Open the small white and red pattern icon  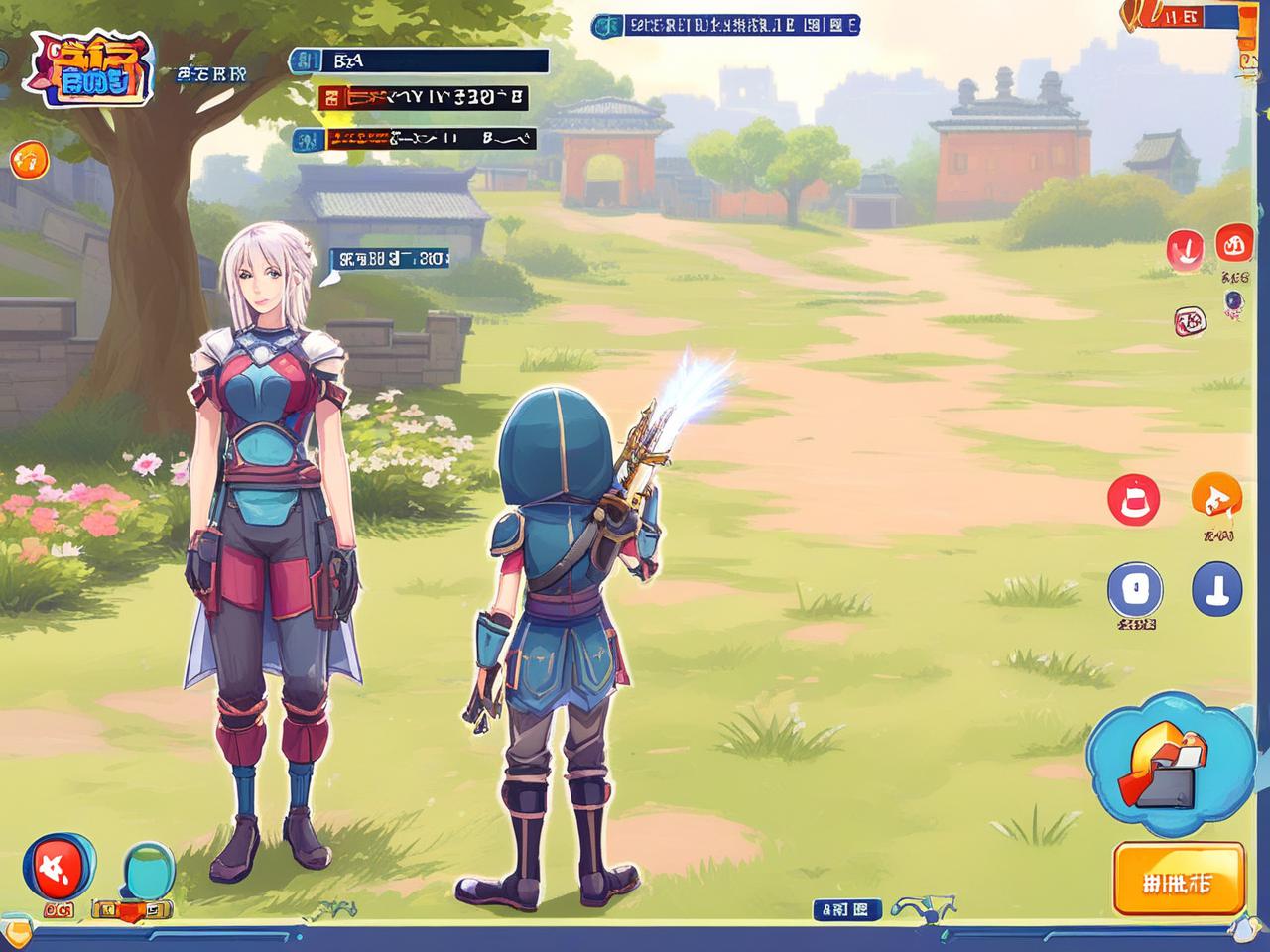[x=1188, y=320]
